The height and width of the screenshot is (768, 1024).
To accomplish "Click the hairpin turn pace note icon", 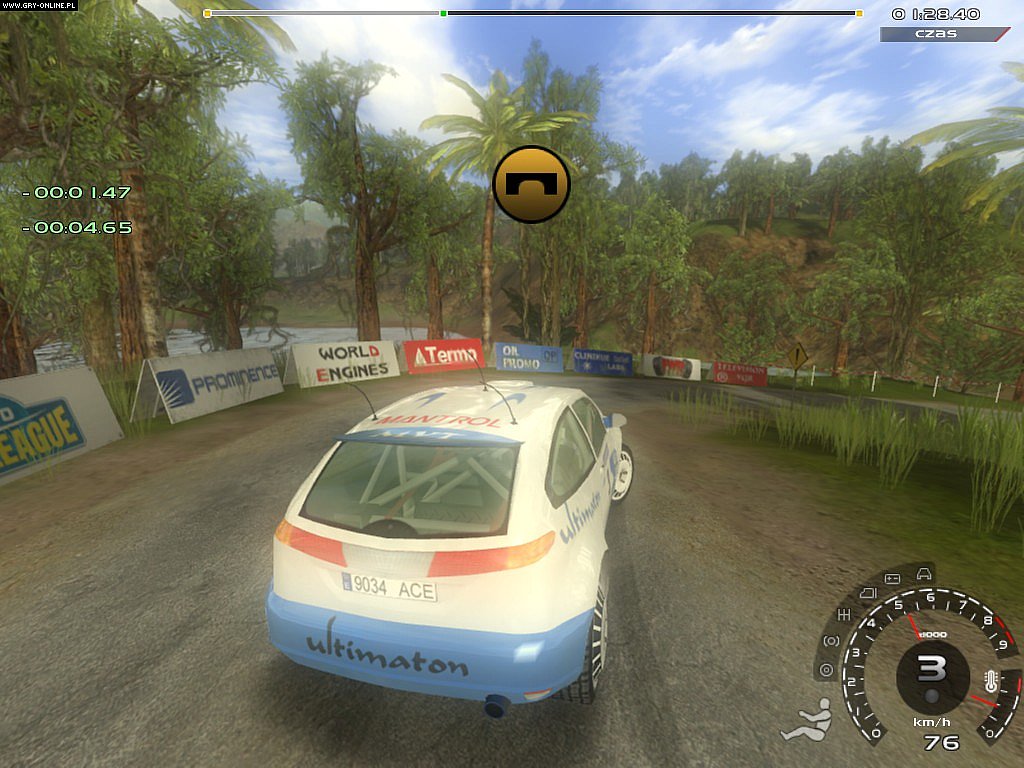I will point(531,184).
